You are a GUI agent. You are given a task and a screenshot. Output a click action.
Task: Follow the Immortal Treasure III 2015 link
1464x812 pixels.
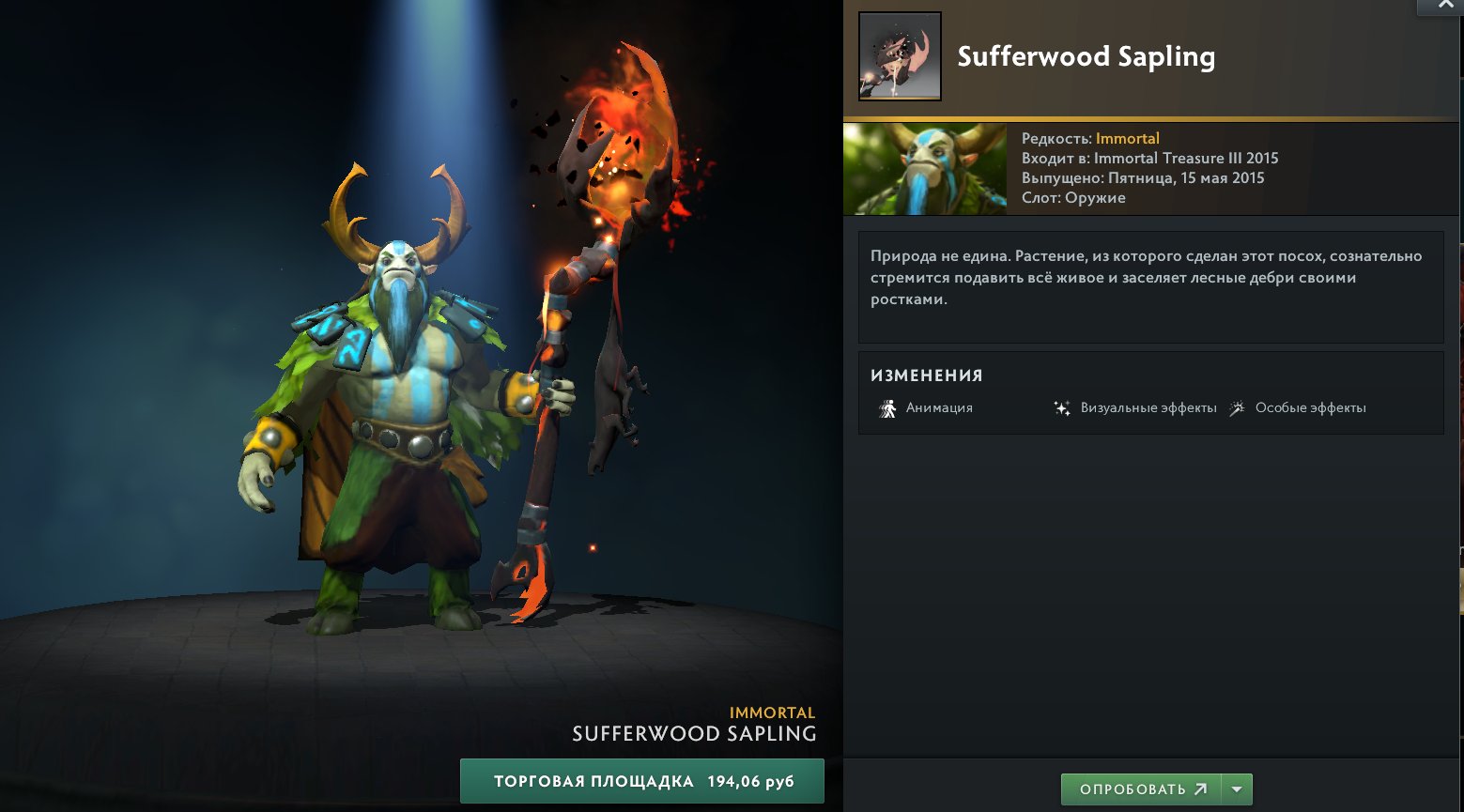click(x=1184, y=158)
